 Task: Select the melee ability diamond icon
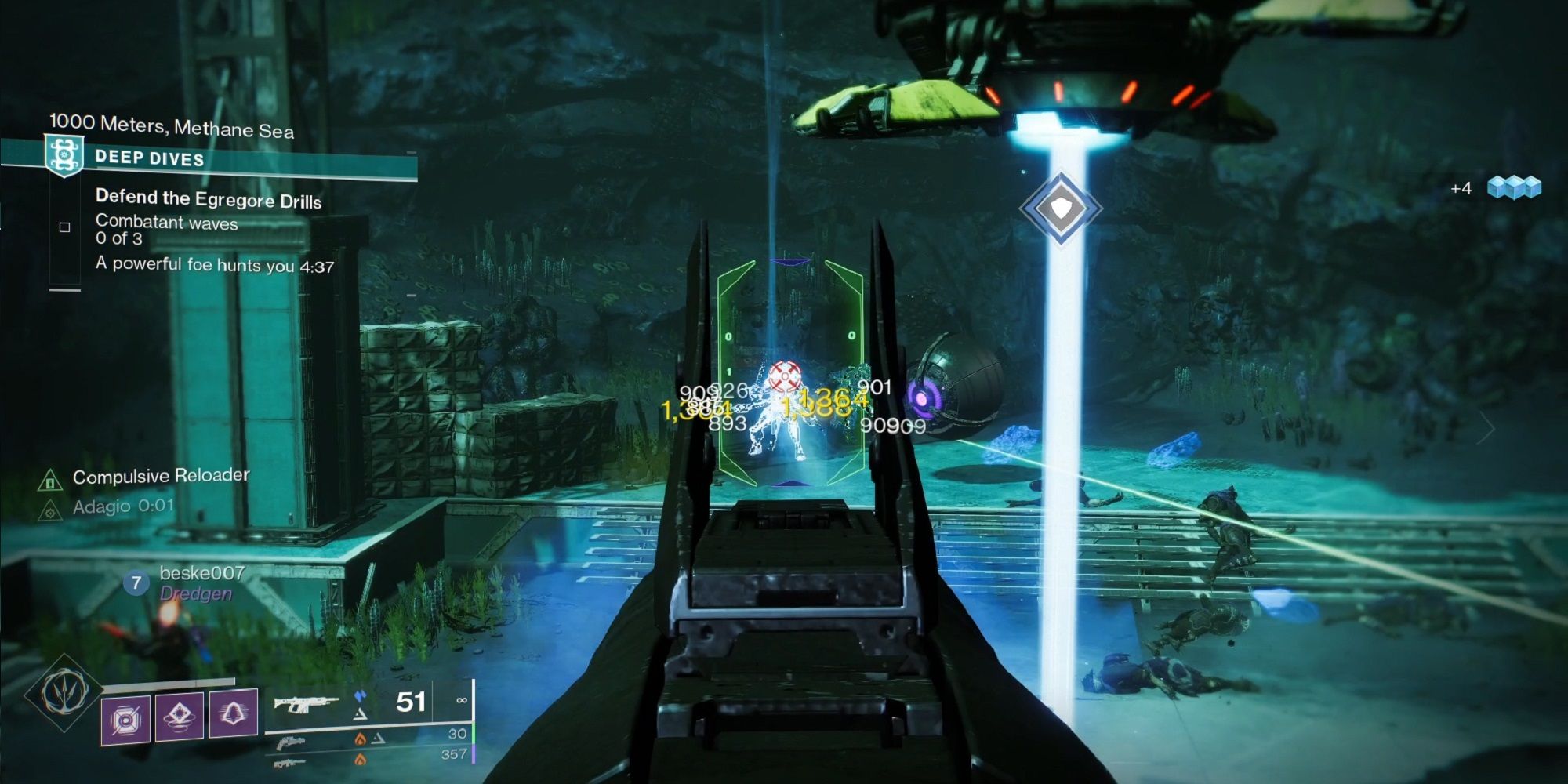(x=181, y=716)
